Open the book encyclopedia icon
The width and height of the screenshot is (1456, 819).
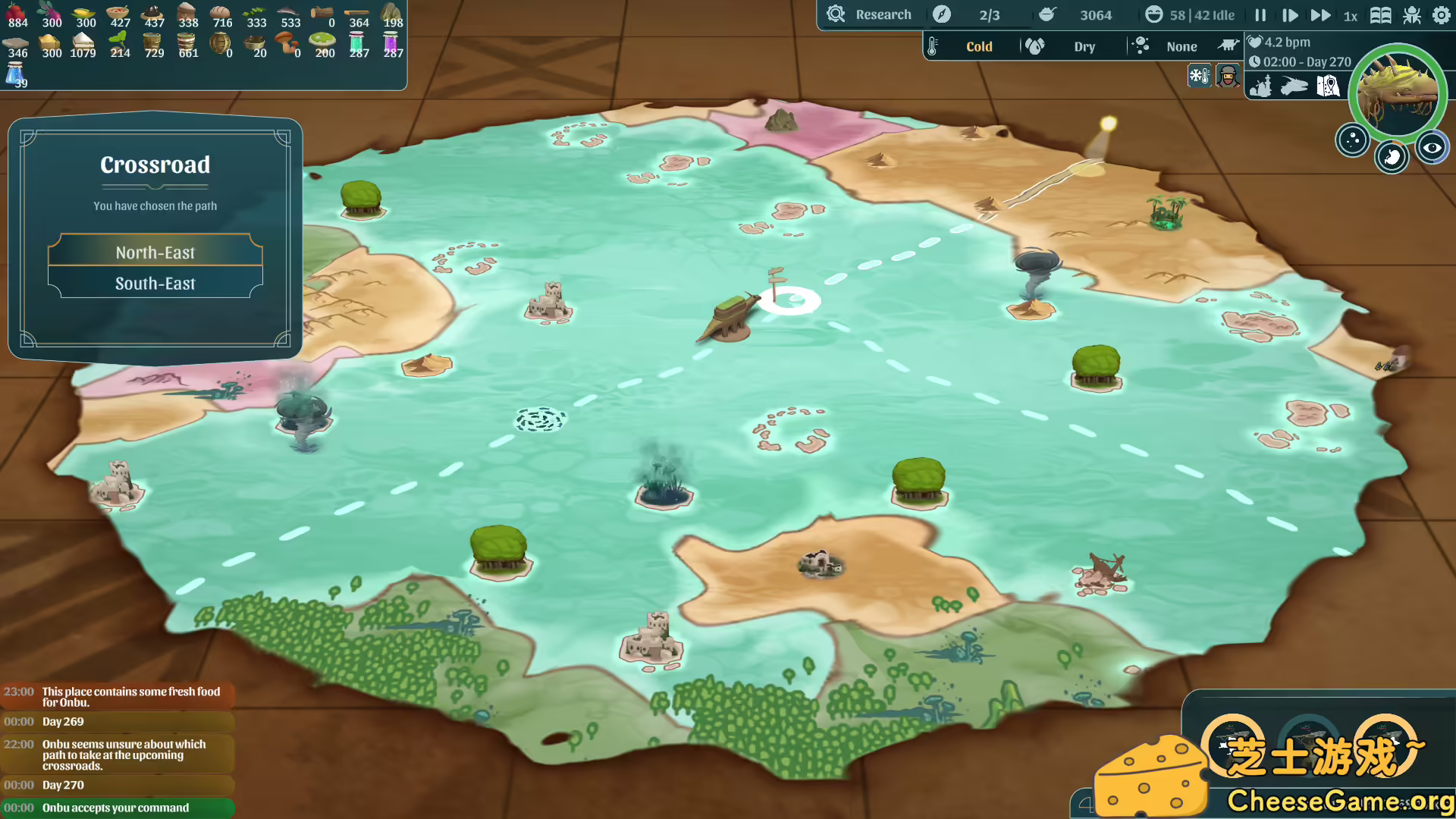pyautogui.click(x=1380, y=15)
